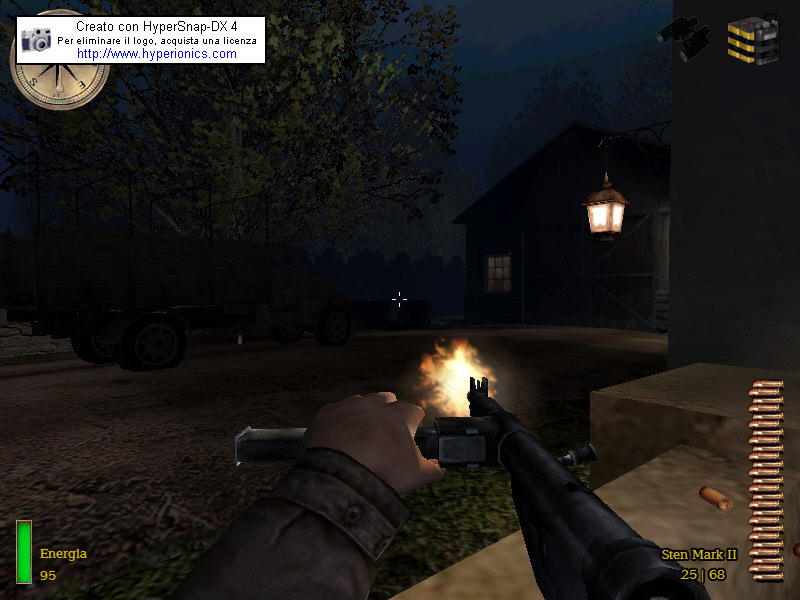800x600 pixels.
Task: Select the explosive charge icon
Action: [752, 40]
